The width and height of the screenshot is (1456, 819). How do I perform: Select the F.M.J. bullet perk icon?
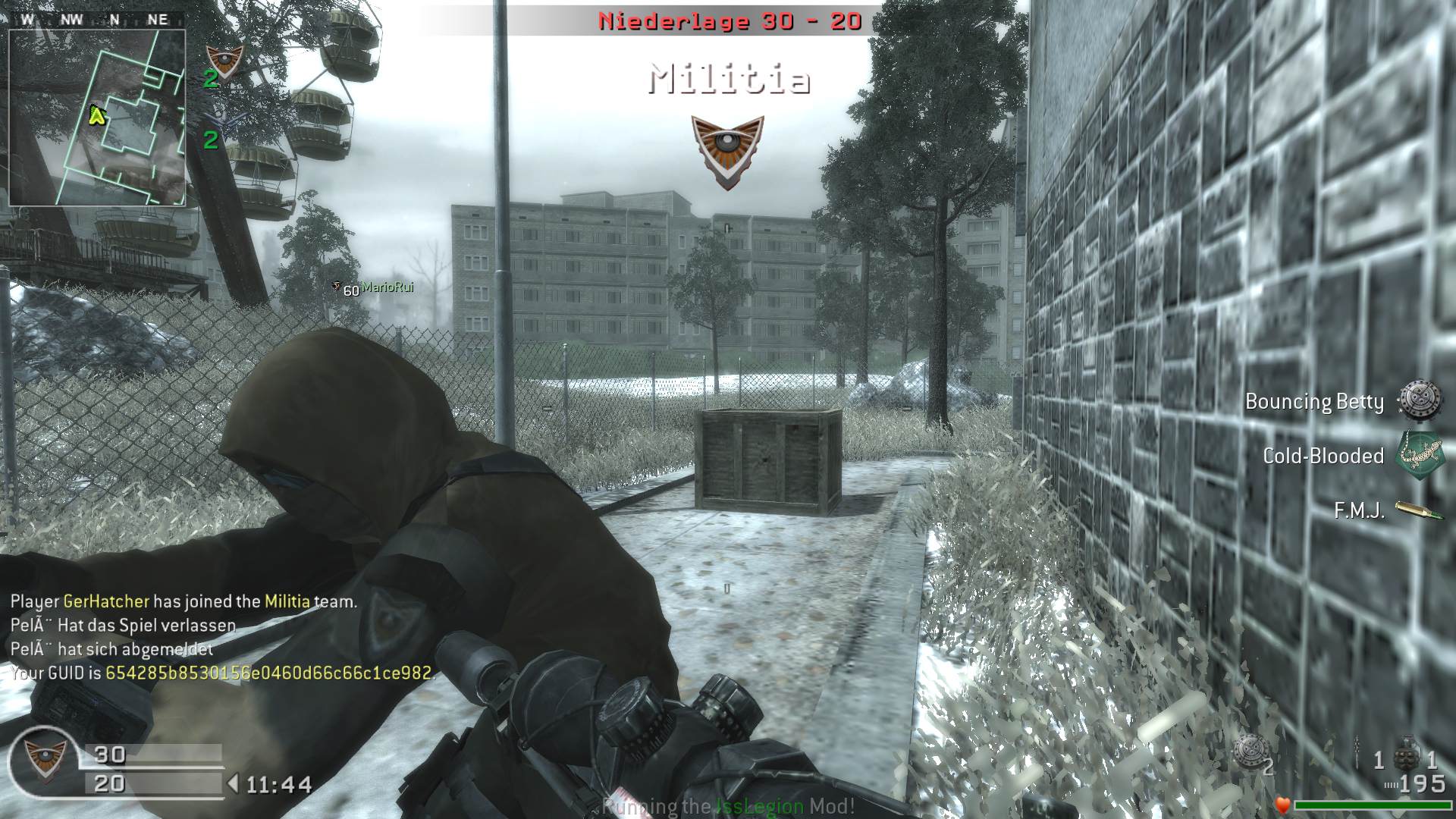[1420, 510]
